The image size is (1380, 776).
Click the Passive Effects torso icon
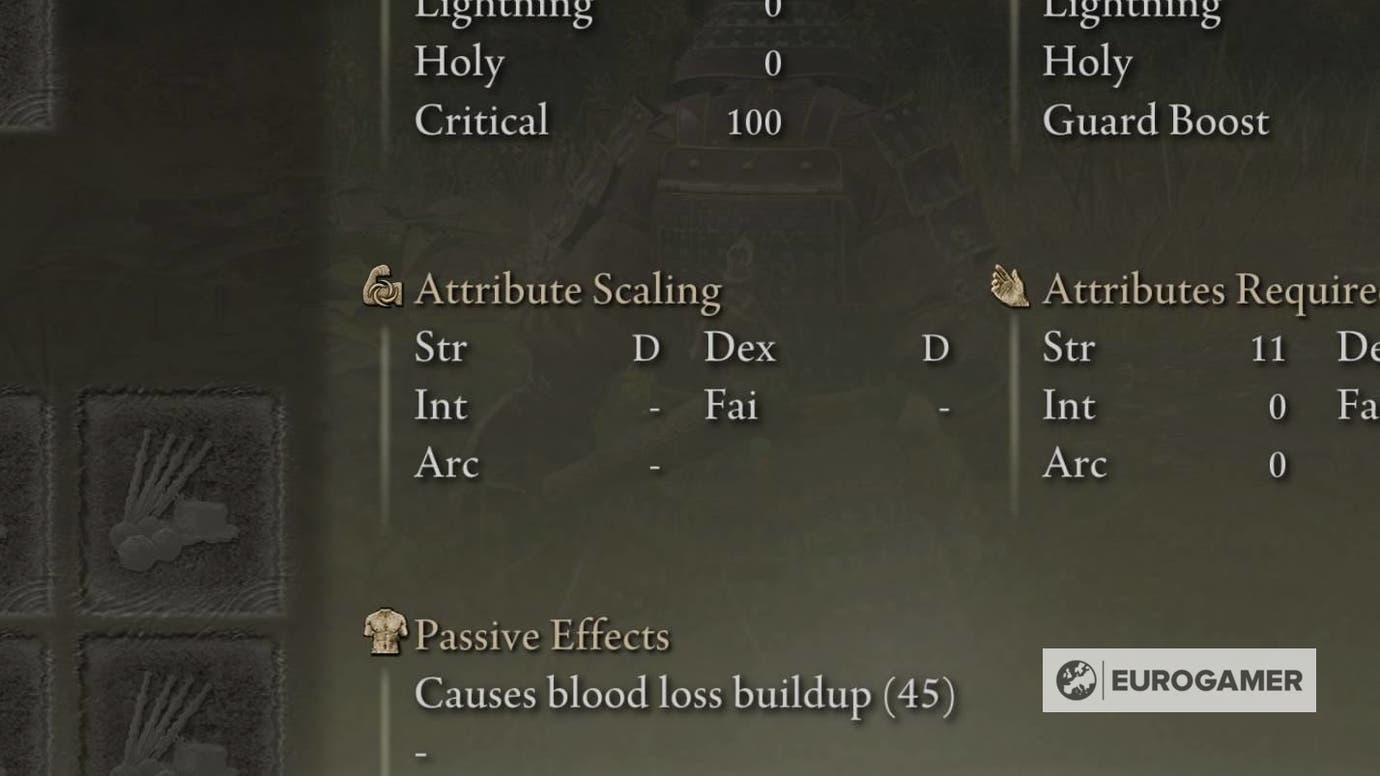click(382, 634)
